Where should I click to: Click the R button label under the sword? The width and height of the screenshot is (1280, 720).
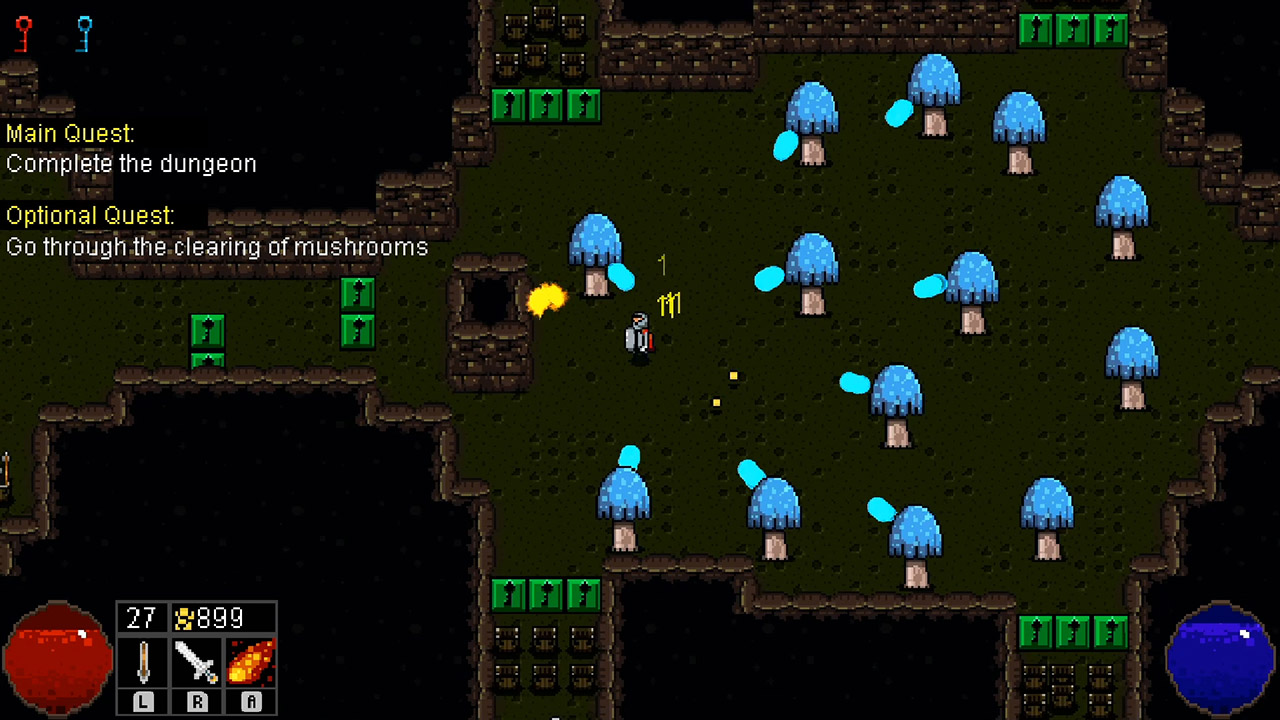(x=197, y=702)
